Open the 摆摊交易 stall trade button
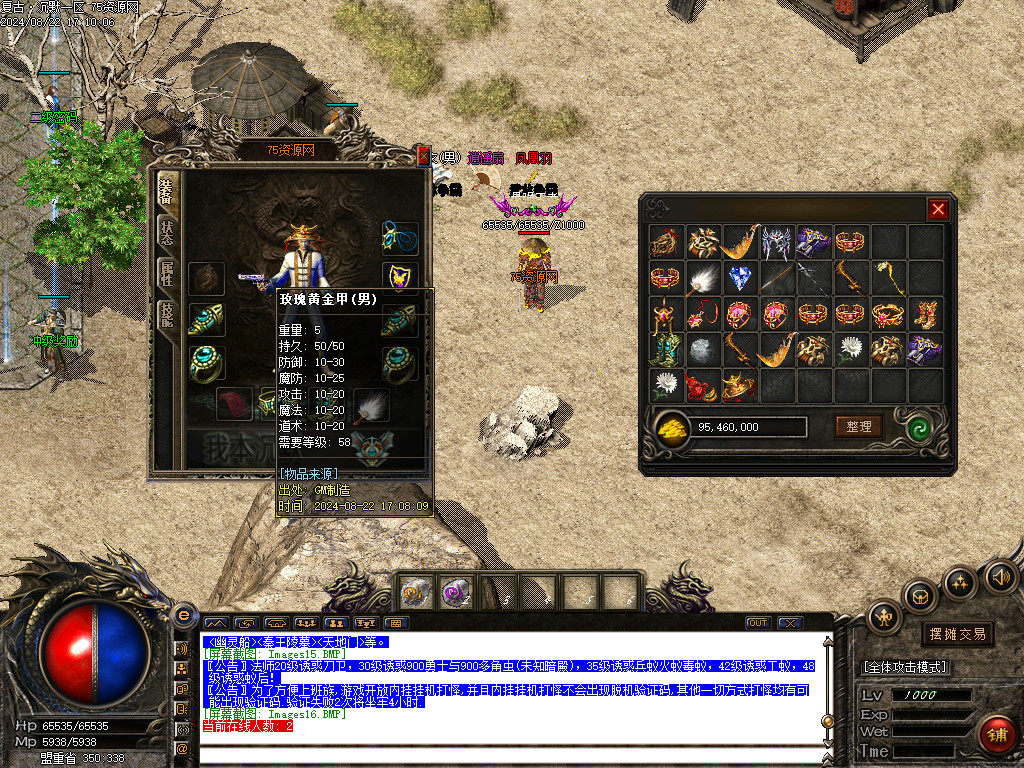The height and width of the screenshot is (768, 1024). [958, 634]
